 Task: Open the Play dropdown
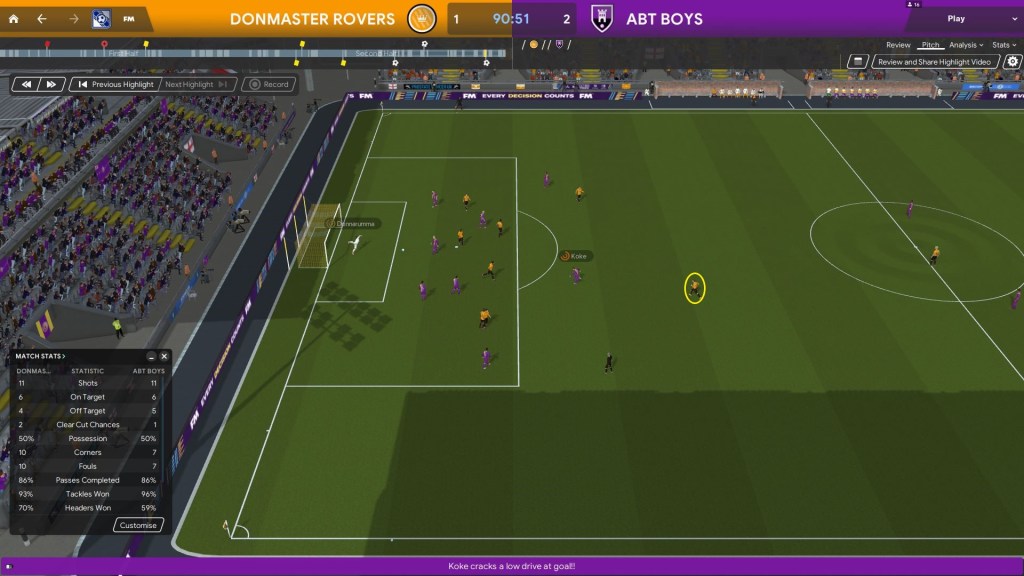[962, 19]
